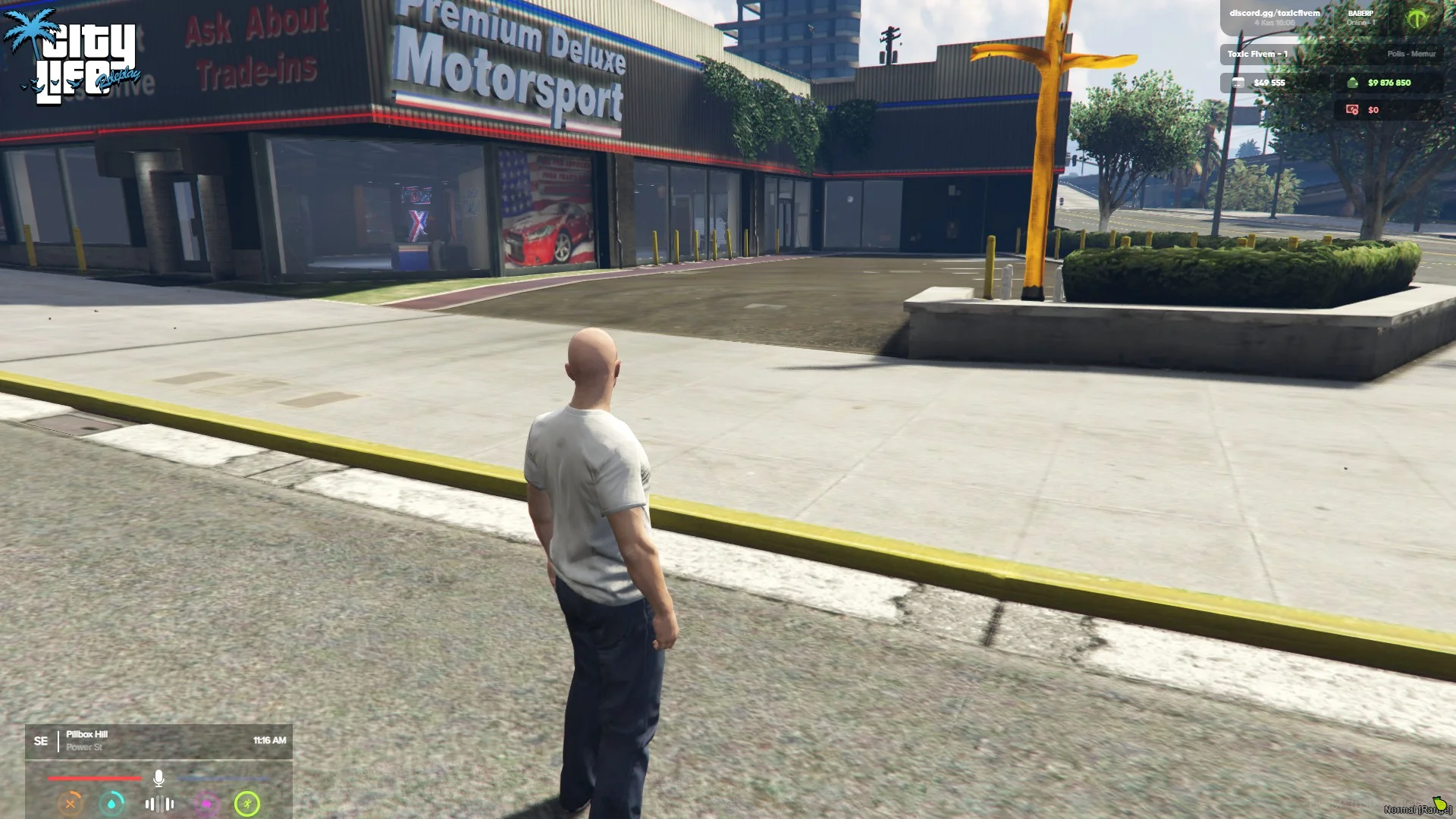Screen dimensions: 1456x819
Task: Click the red black-money icon
Action: (x=1352, y=110)
